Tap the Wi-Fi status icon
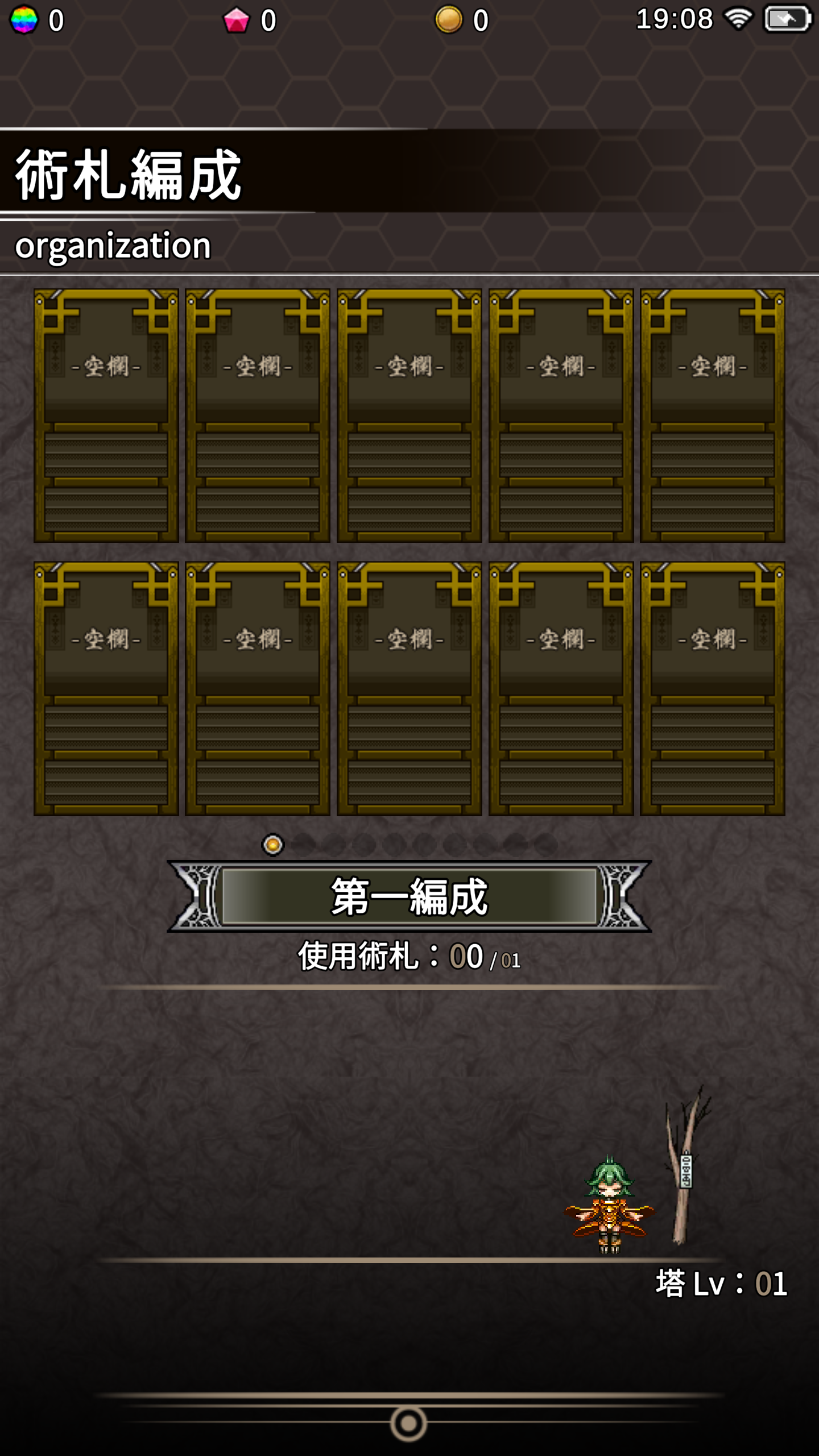 coord(739,19)
